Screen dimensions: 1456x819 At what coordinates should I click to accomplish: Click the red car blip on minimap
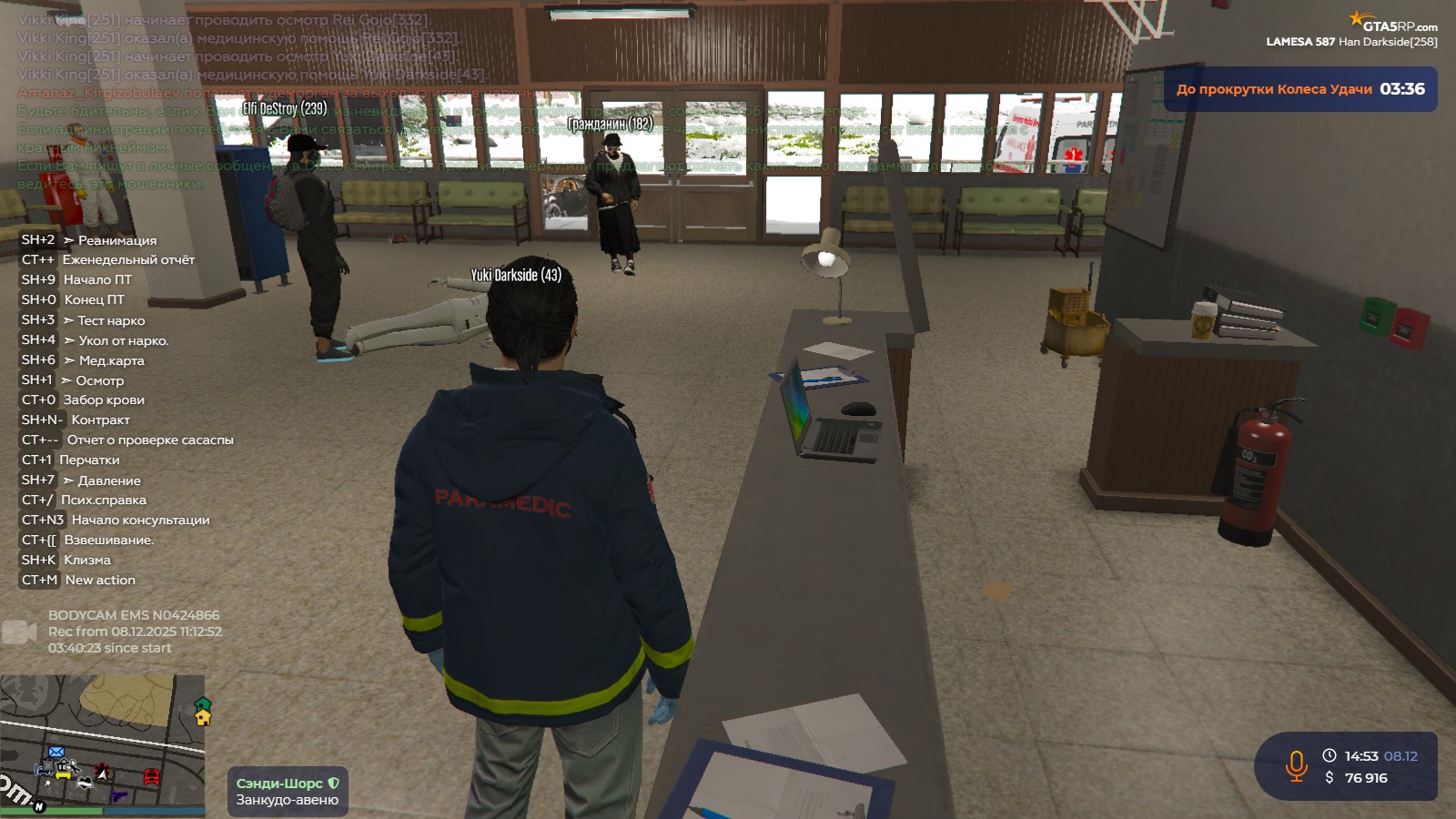(151, 776)
